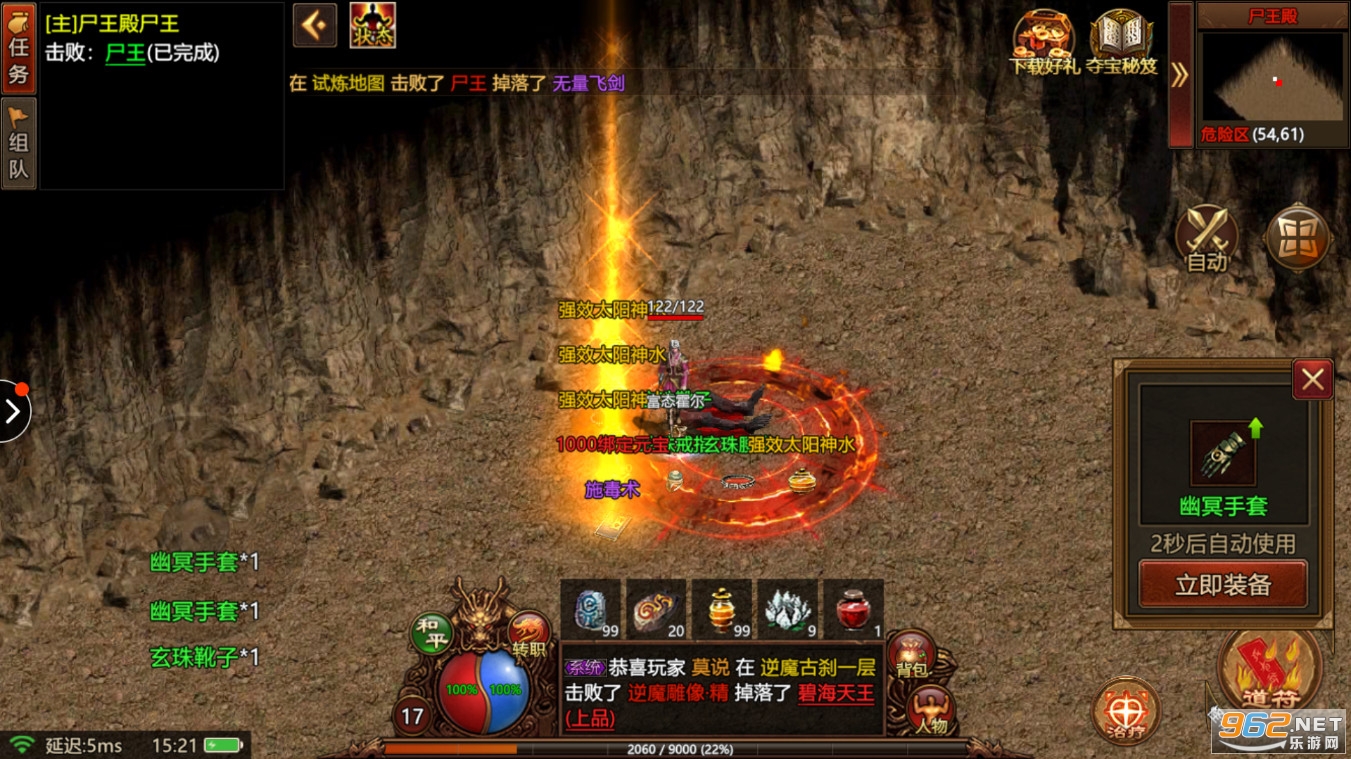Expand the left side arrow drawer
This screenshot has height=759, width=1351.
click(13, 411)
